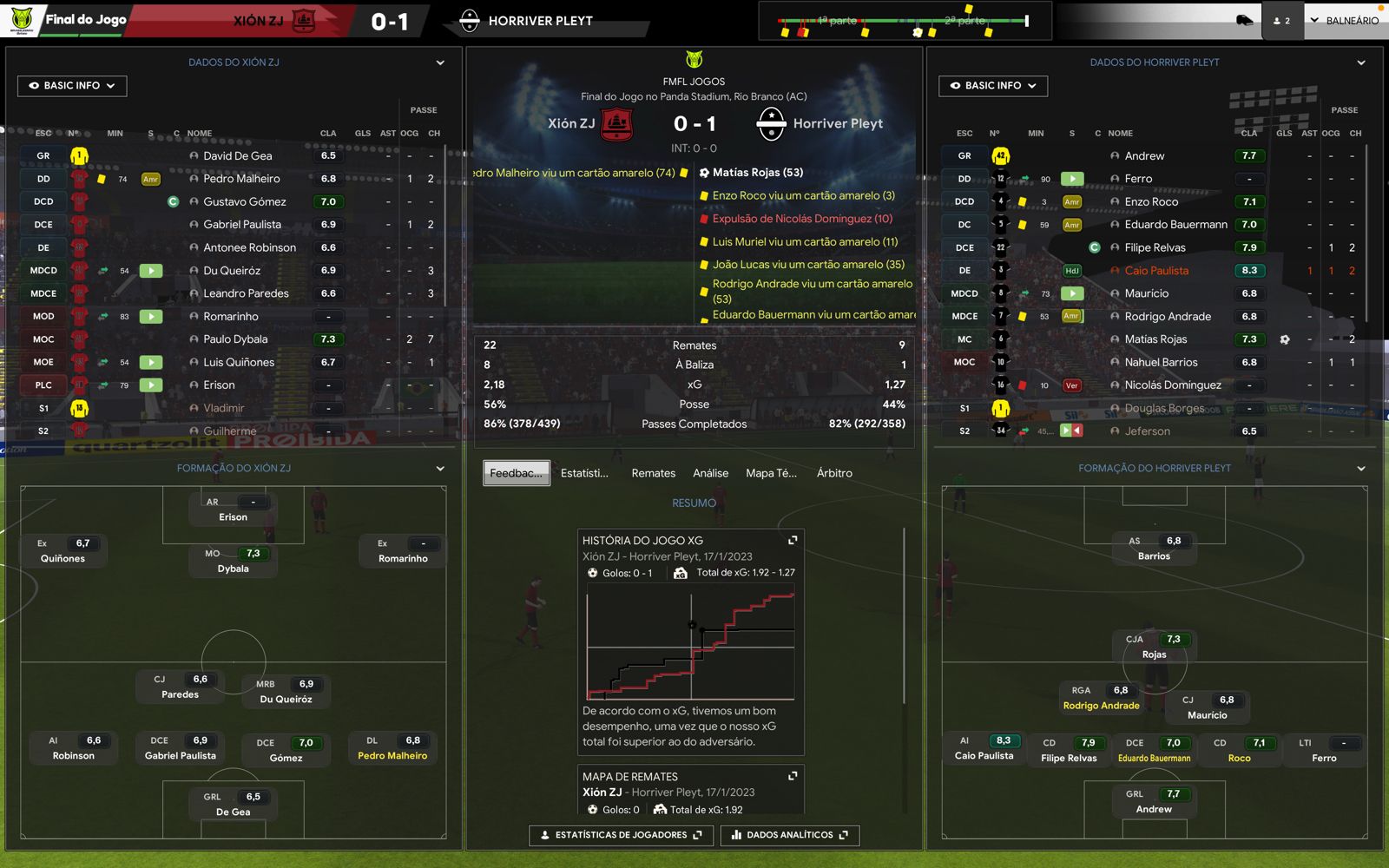Collapse the Dados do Horriver Pleyt panel

click(x=1361, y=62)
